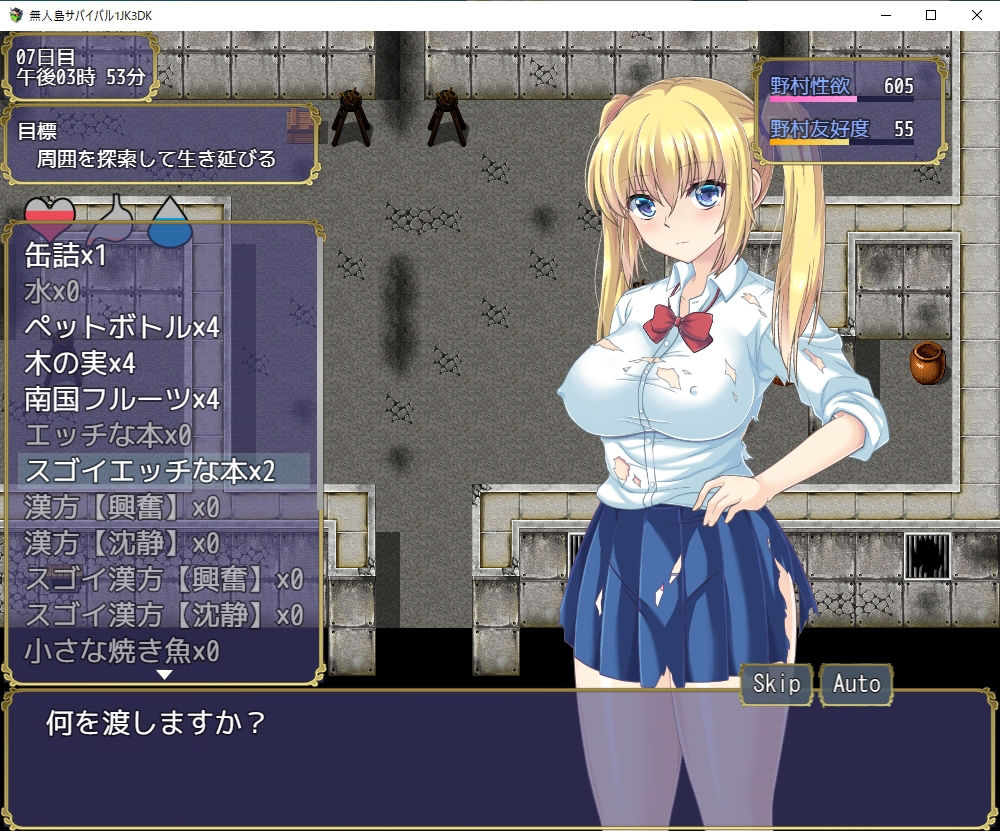Choose 水x0 in the item list
Screen dimensions: 1000x831
coord(52,292)
